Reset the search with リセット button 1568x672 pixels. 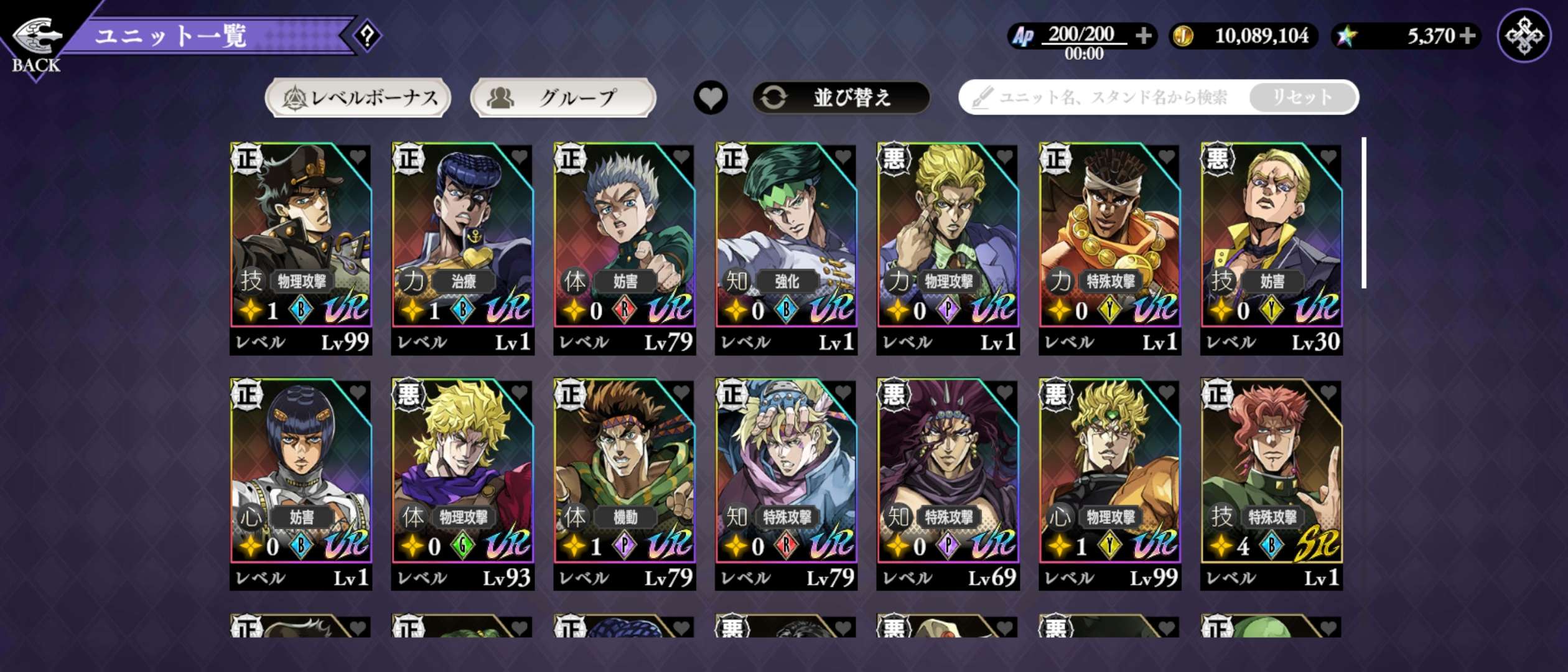click(1302, 98)
